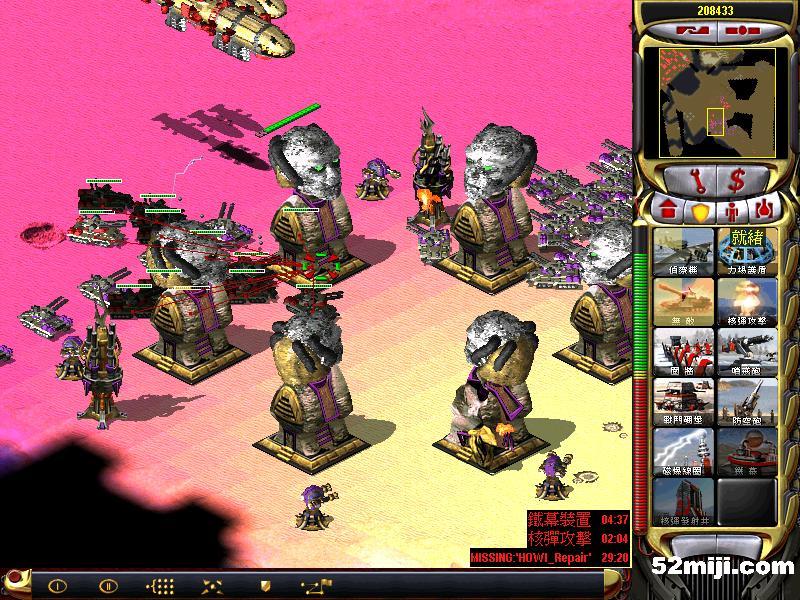Build the Sentry Gun (哨戒砲)
The width and height of the screenshot is (800, 600).
pyautogui.click(x=747, y=349)
